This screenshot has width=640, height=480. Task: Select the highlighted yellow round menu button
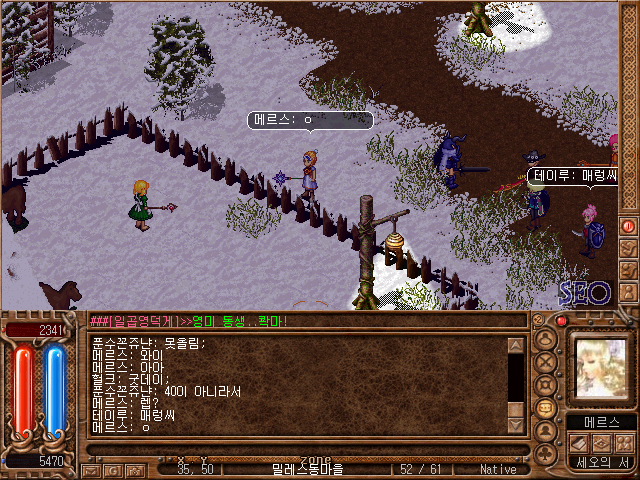click(546, 407)
